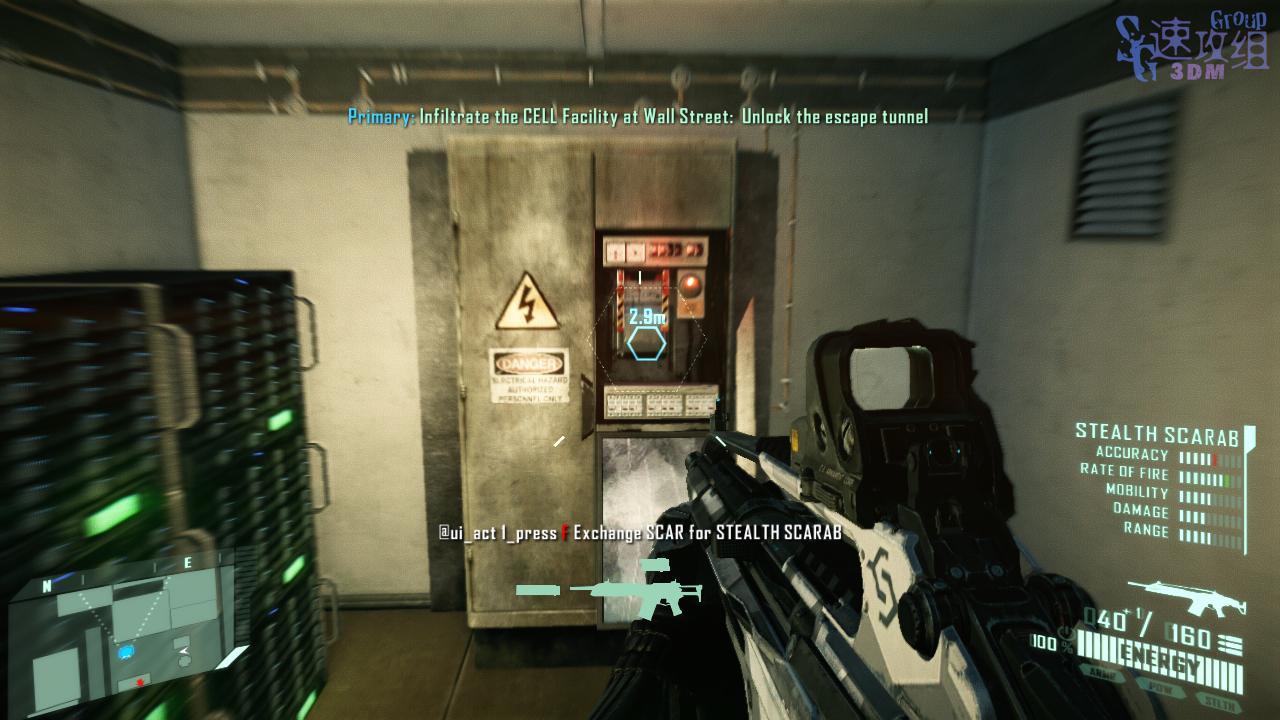
Task: Select the blue objective marker on minimap
Action: 127,653
